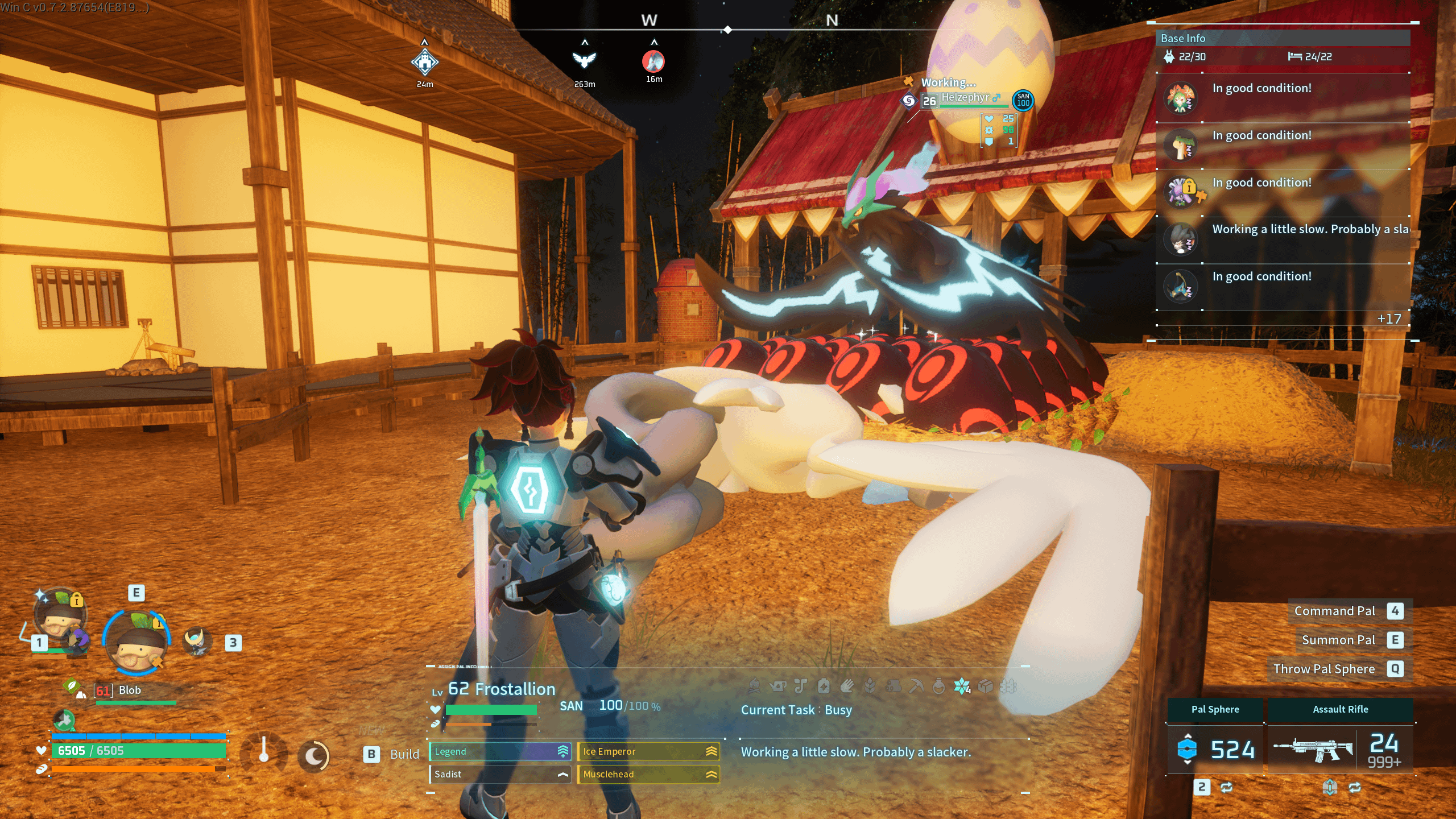The image size is (1456, 819).
Task: Expand the +17 additional base pals
Action: click(x=1388, y=319)
